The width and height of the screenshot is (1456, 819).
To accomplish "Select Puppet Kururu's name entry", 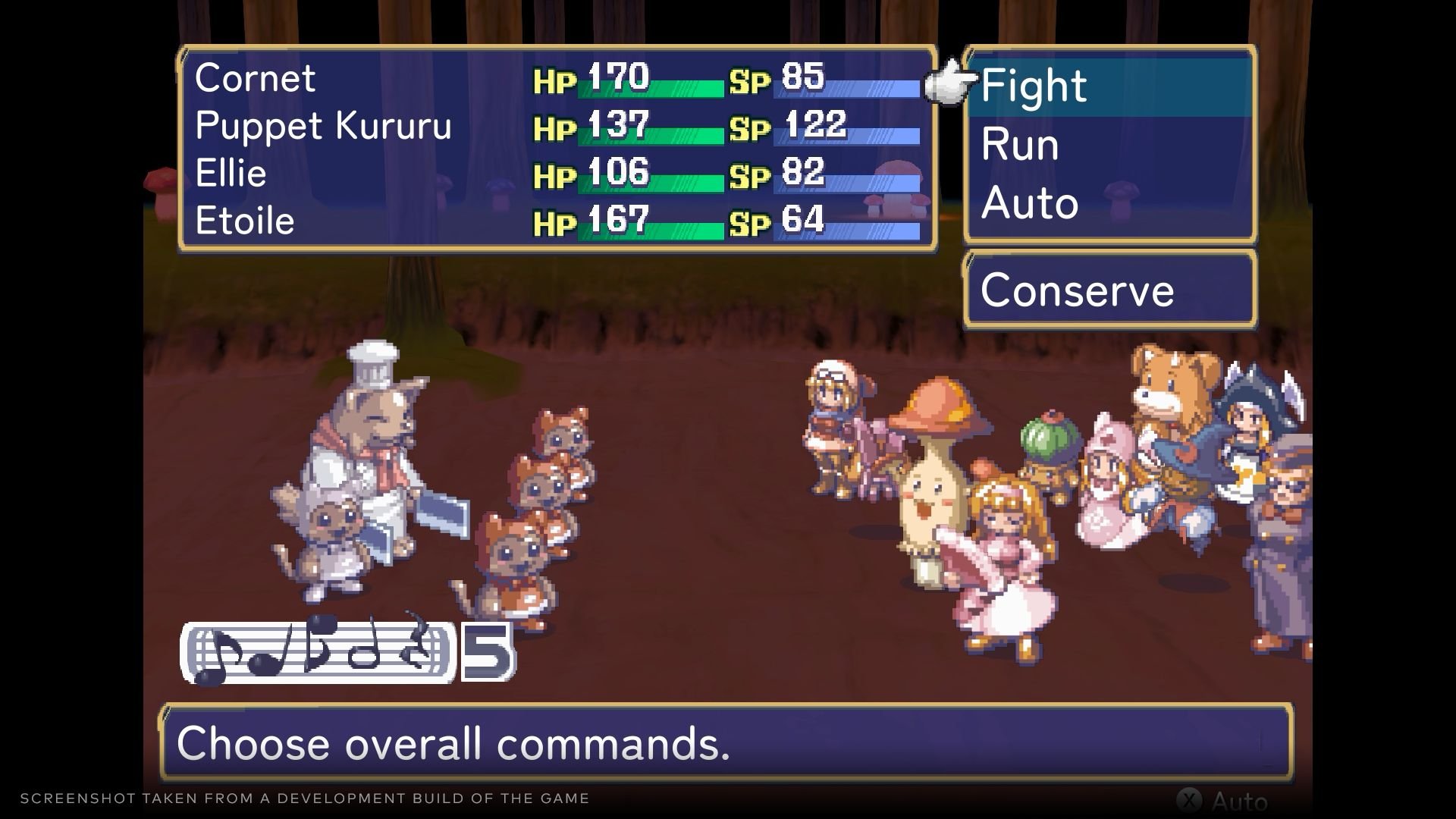I will (322, 126).
